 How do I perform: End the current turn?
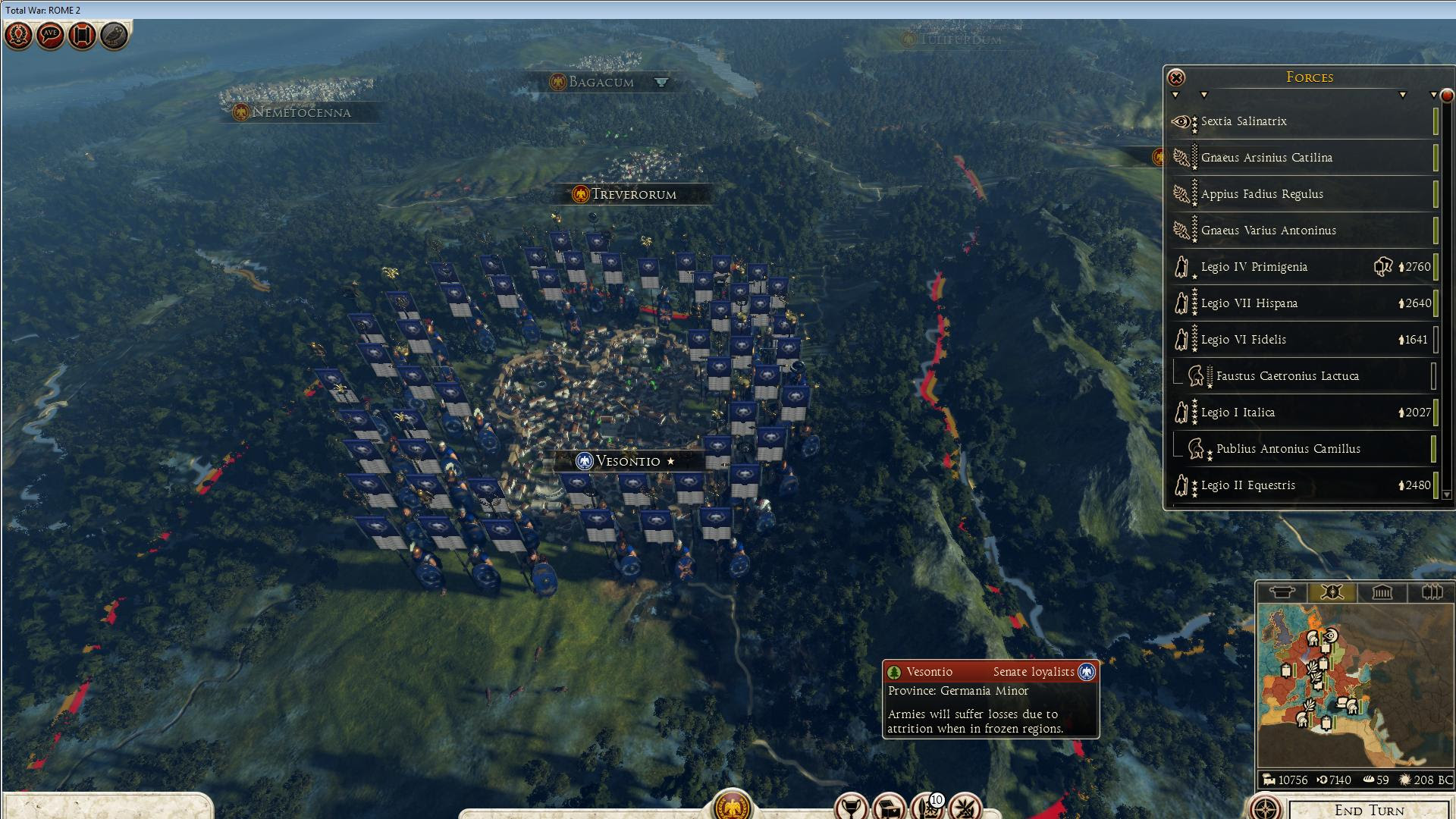coord(1369,809)
